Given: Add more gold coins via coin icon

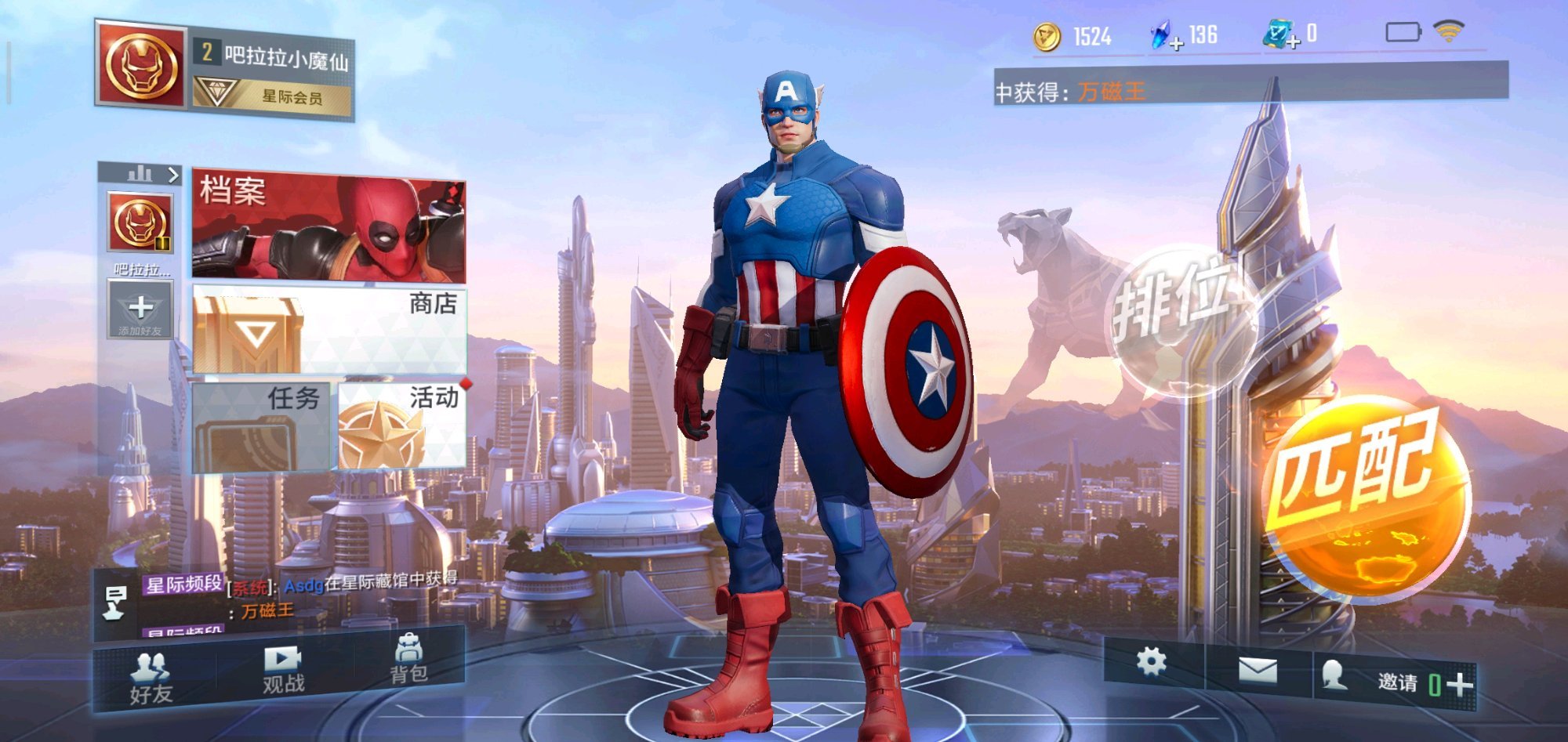Looking at the screenshot, I should click(1047, 37).
